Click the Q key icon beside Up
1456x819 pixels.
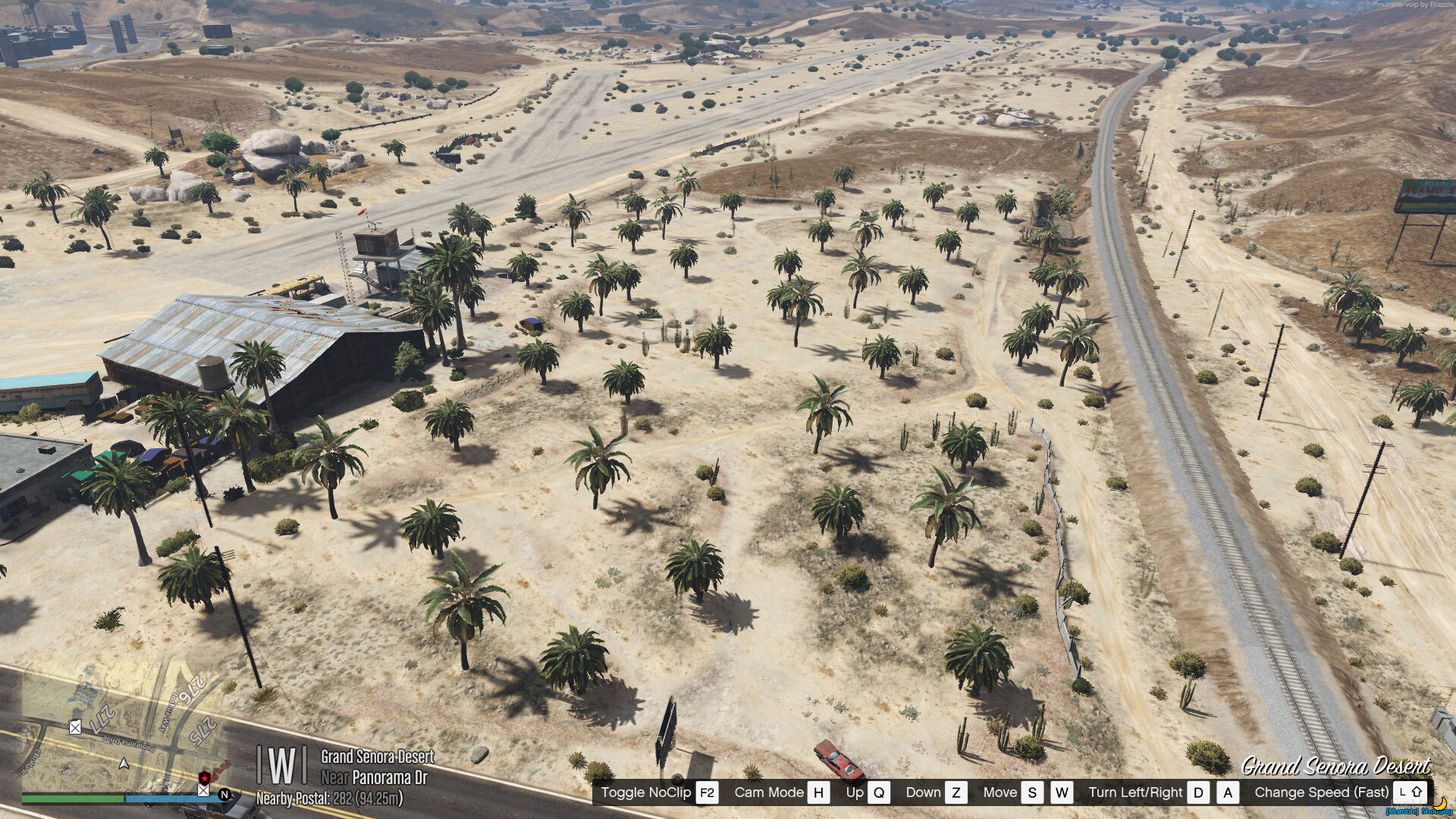880,792
